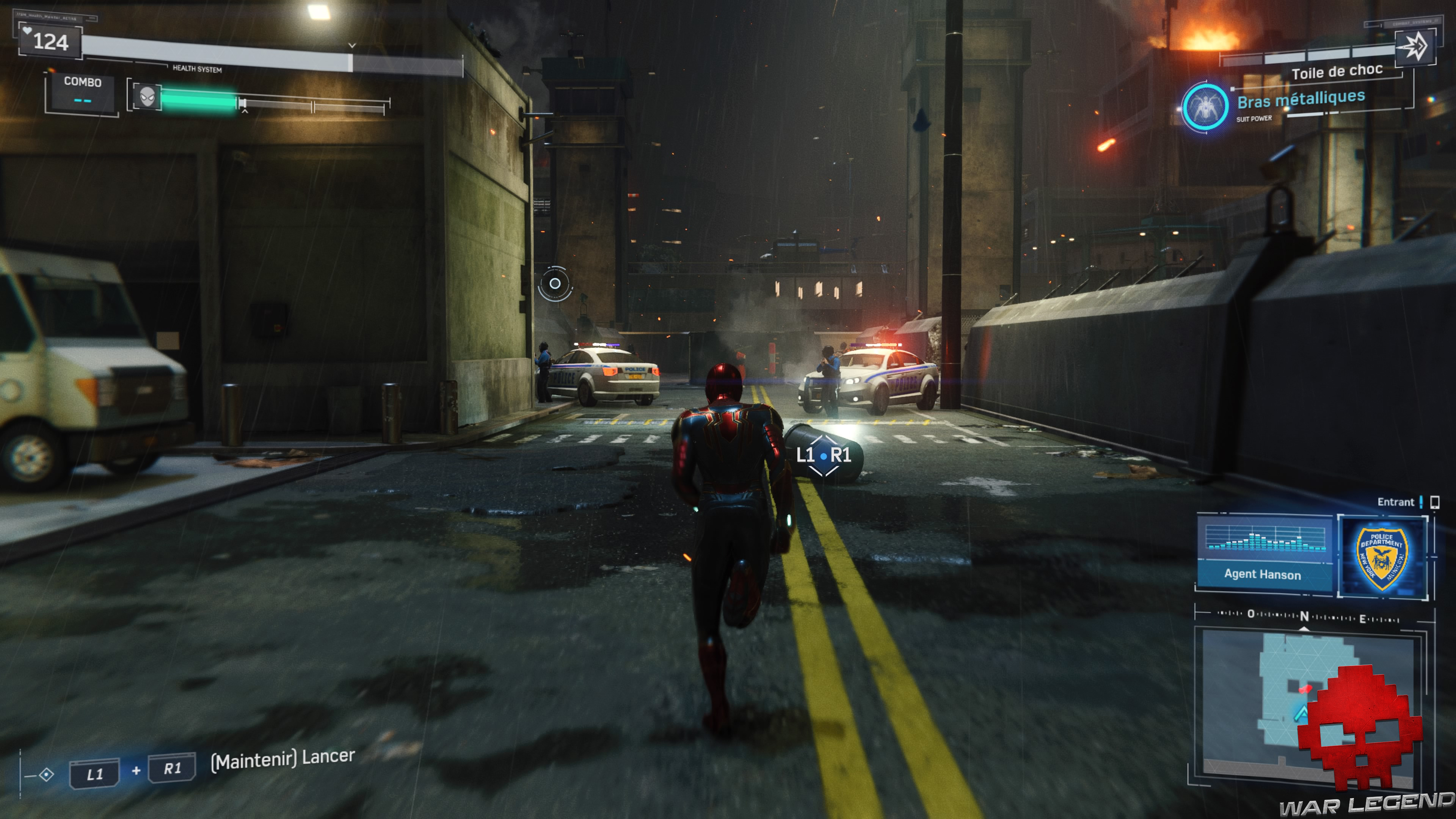1456x819 pixels.
Task: Click the War Legend skull logo
Action: 1359,726
